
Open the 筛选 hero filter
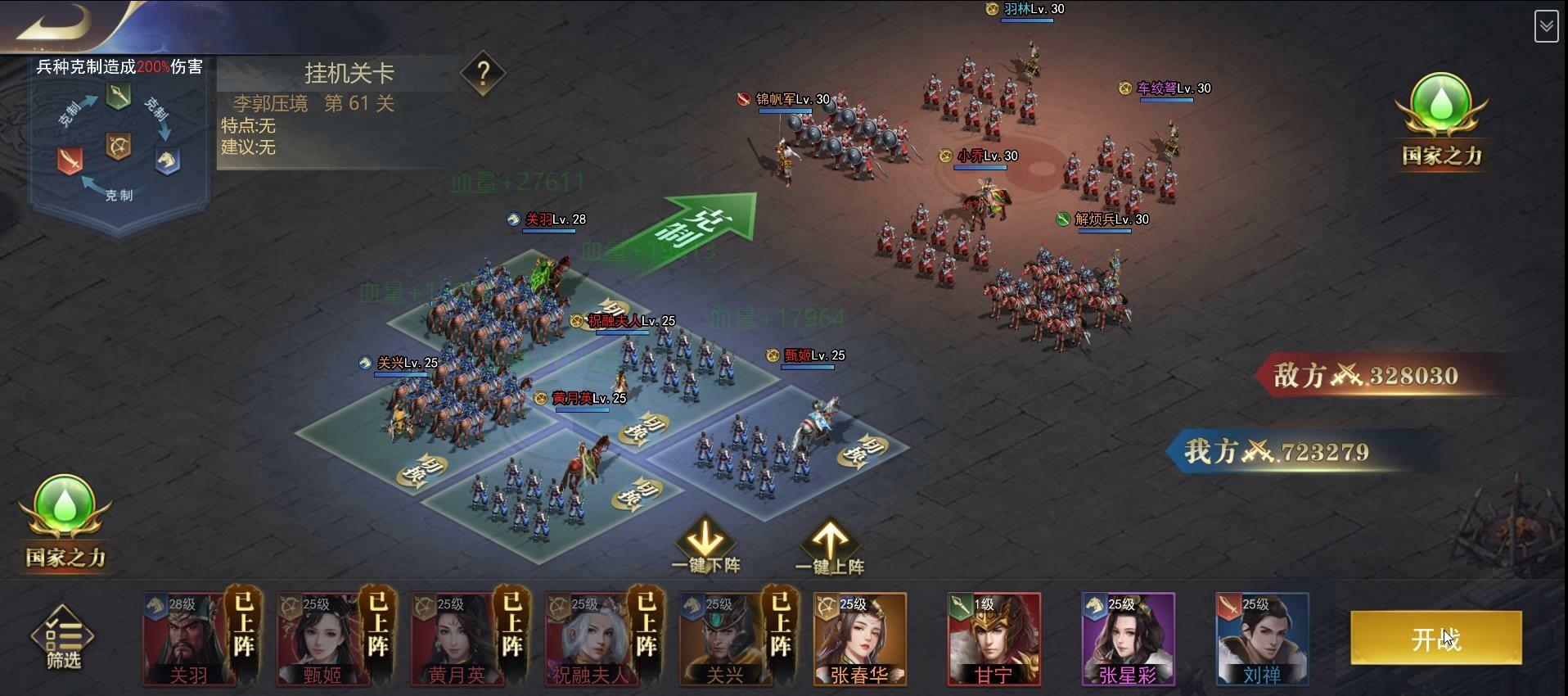point(64,639)
